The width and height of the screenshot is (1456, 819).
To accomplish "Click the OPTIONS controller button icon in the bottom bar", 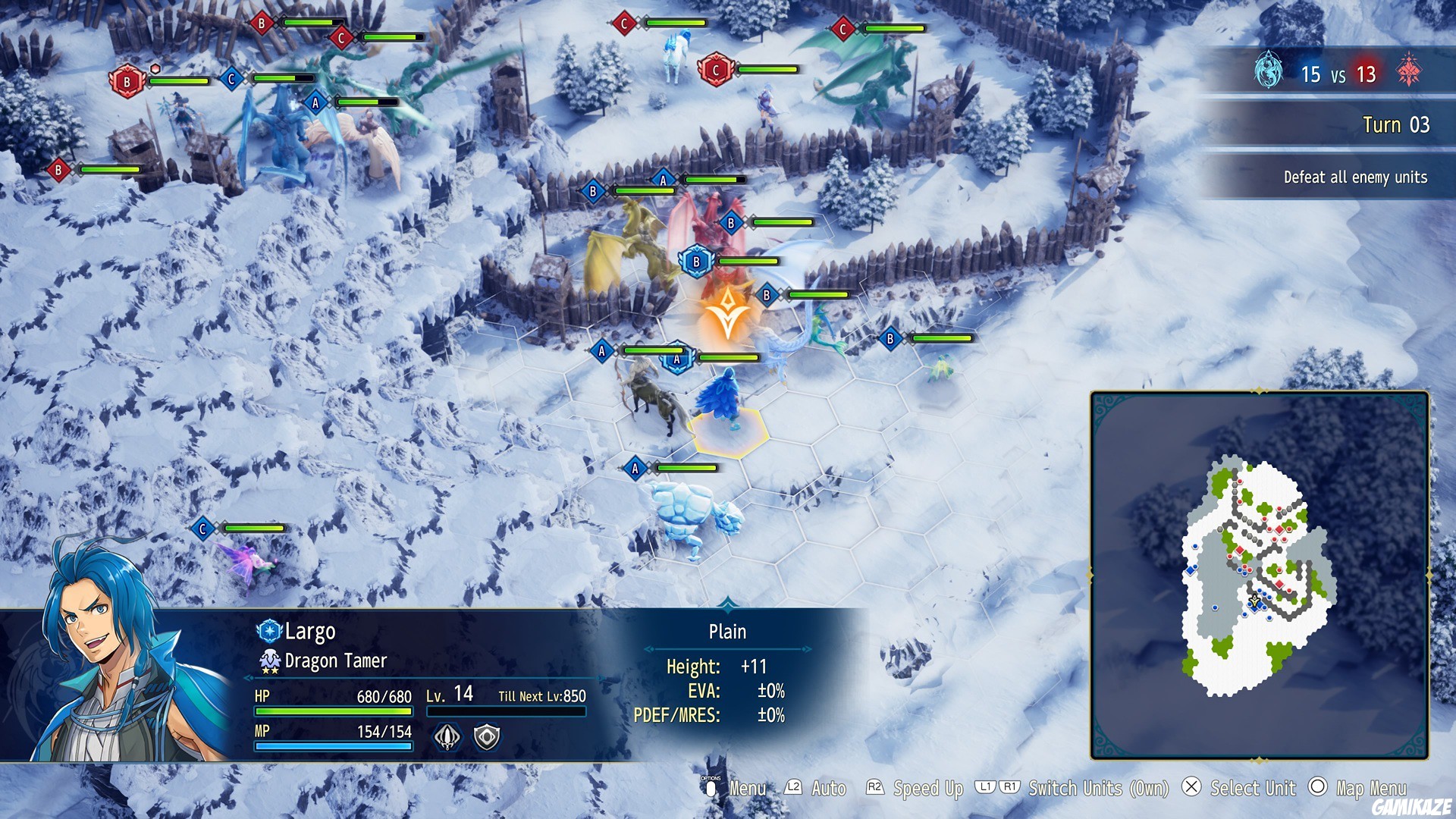I will click(x=710, y=789).
